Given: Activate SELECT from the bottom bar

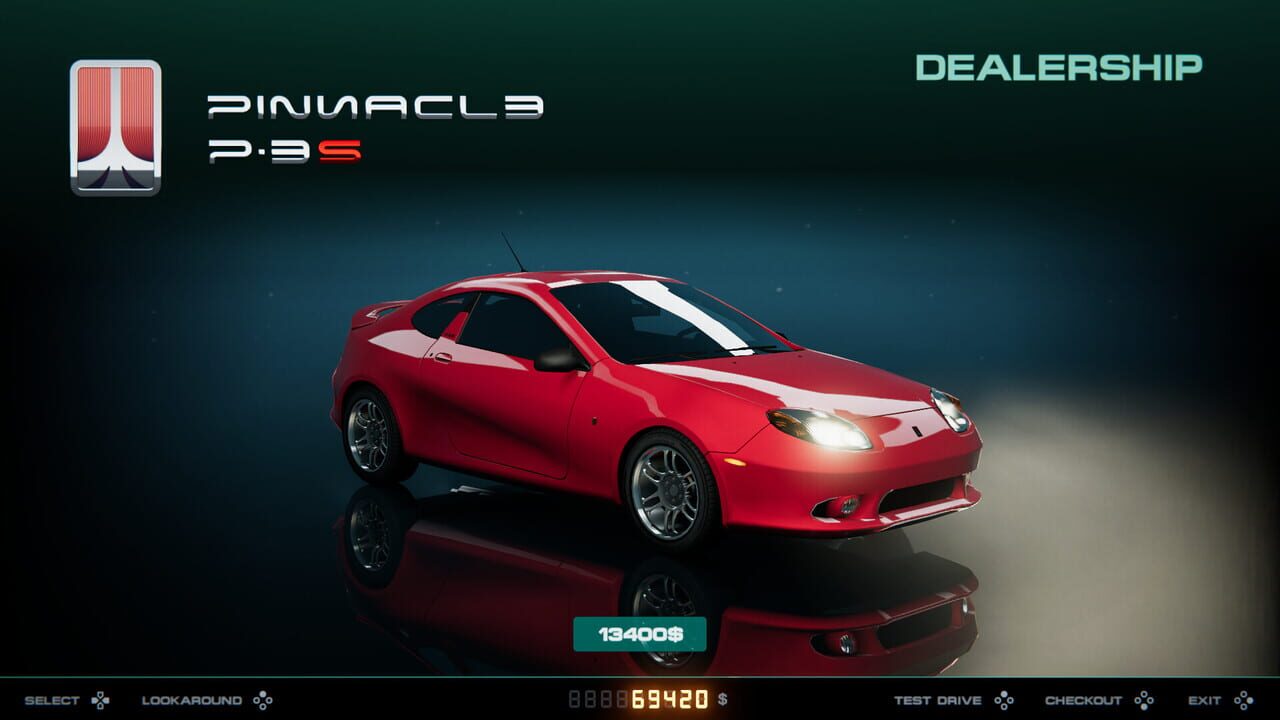Looking at the screenshot, I should click(x=50, y=700).
